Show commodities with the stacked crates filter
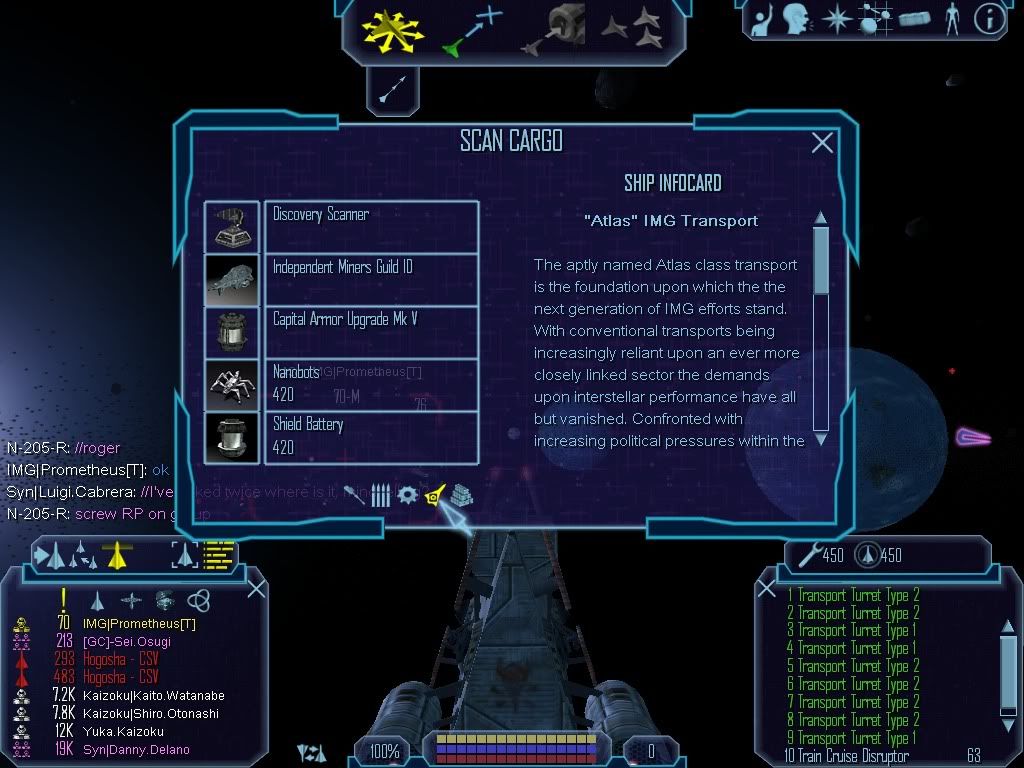This screenshot has height=768, width=1024. (460, 495)
